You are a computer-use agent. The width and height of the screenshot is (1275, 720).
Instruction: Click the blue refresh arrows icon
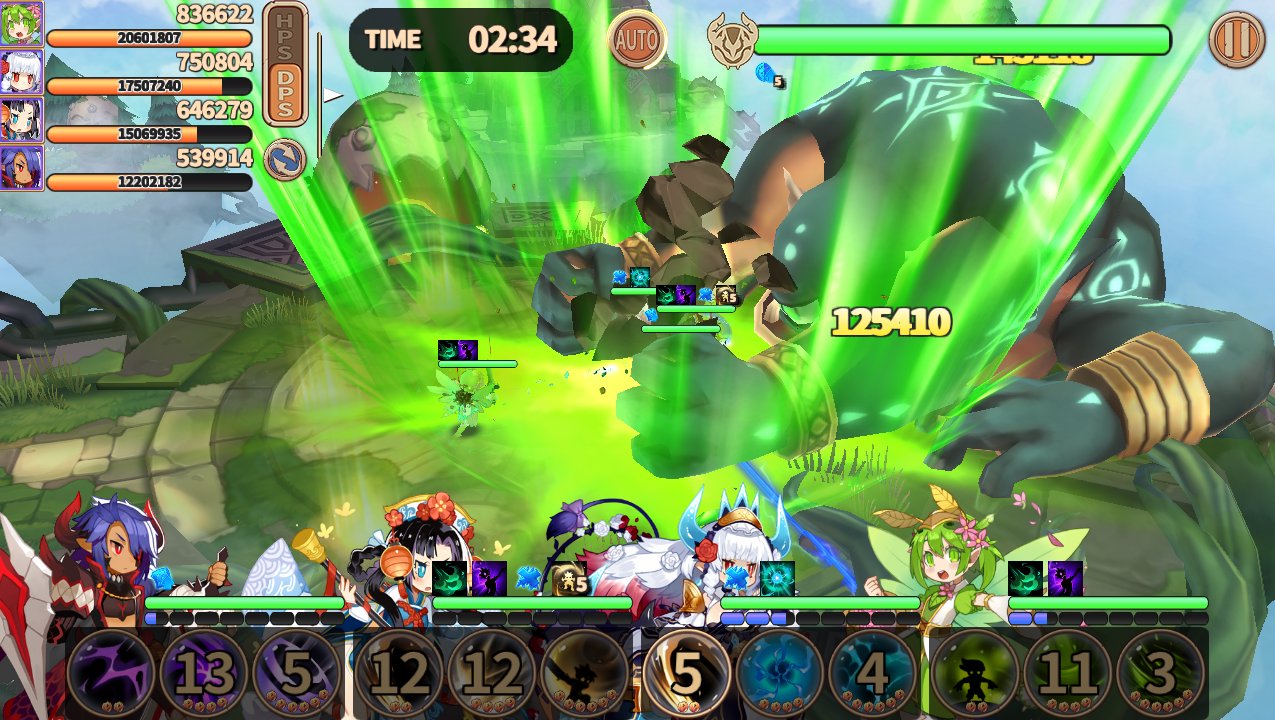click(285, 160)
